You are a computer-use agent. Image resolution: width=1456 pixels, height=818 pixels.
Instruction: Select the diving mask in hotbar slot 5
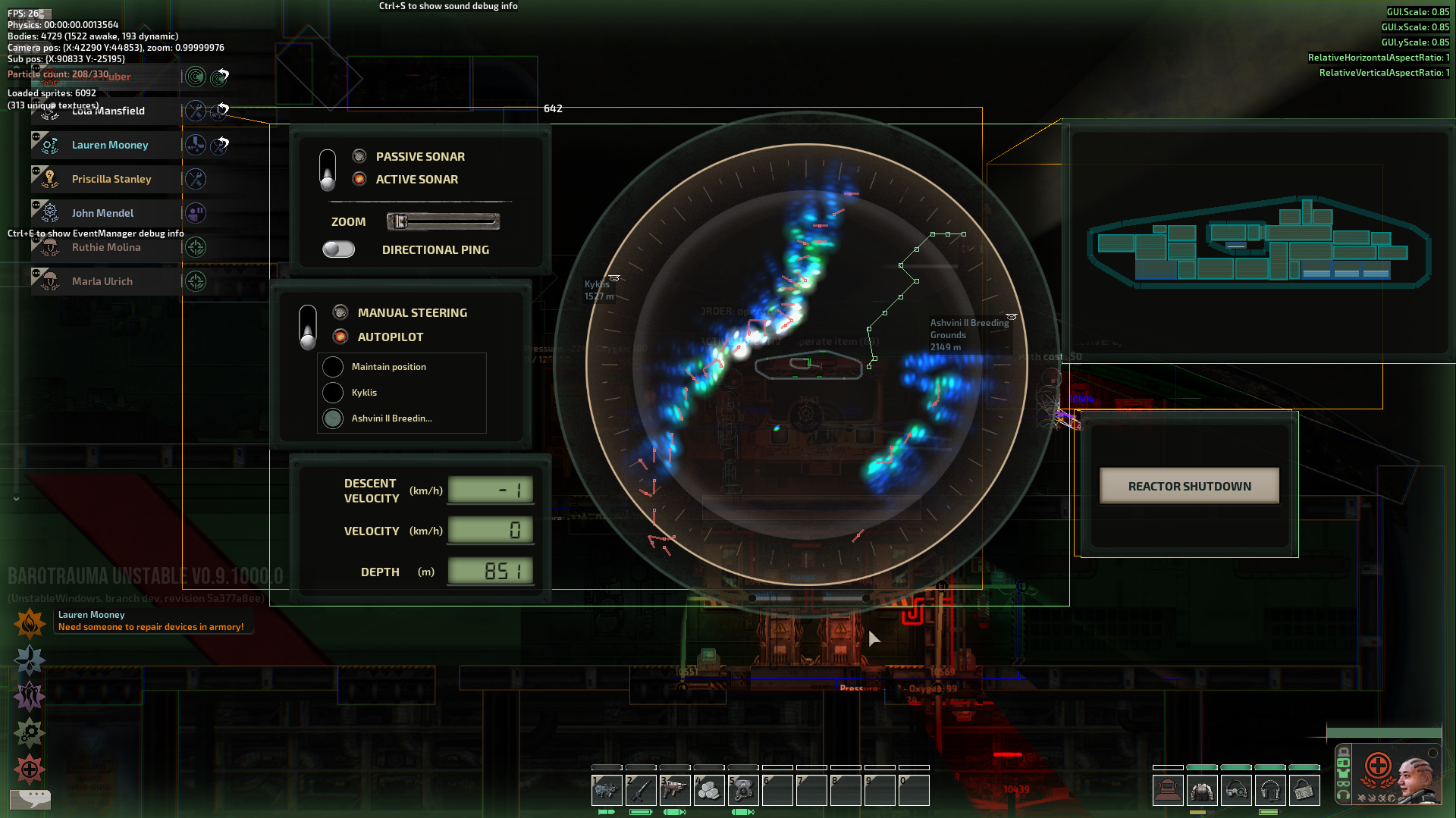pyautogui.click(x=743, y=791)
